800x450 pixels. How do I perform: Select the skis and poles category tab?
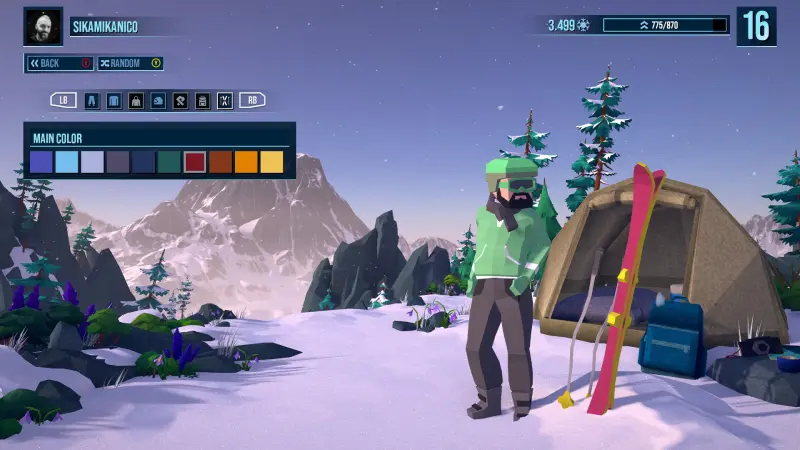coord(224,100)
